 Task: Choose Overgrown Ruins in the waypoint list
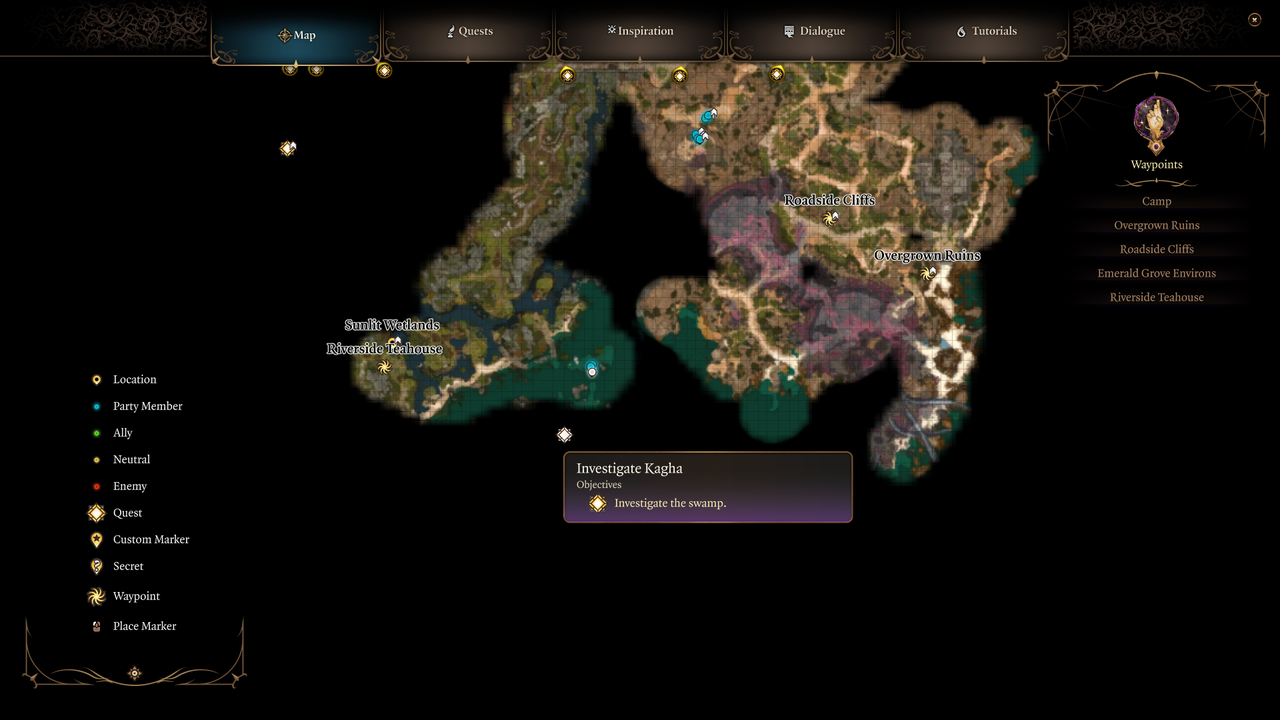click(x=1156, y=226)
